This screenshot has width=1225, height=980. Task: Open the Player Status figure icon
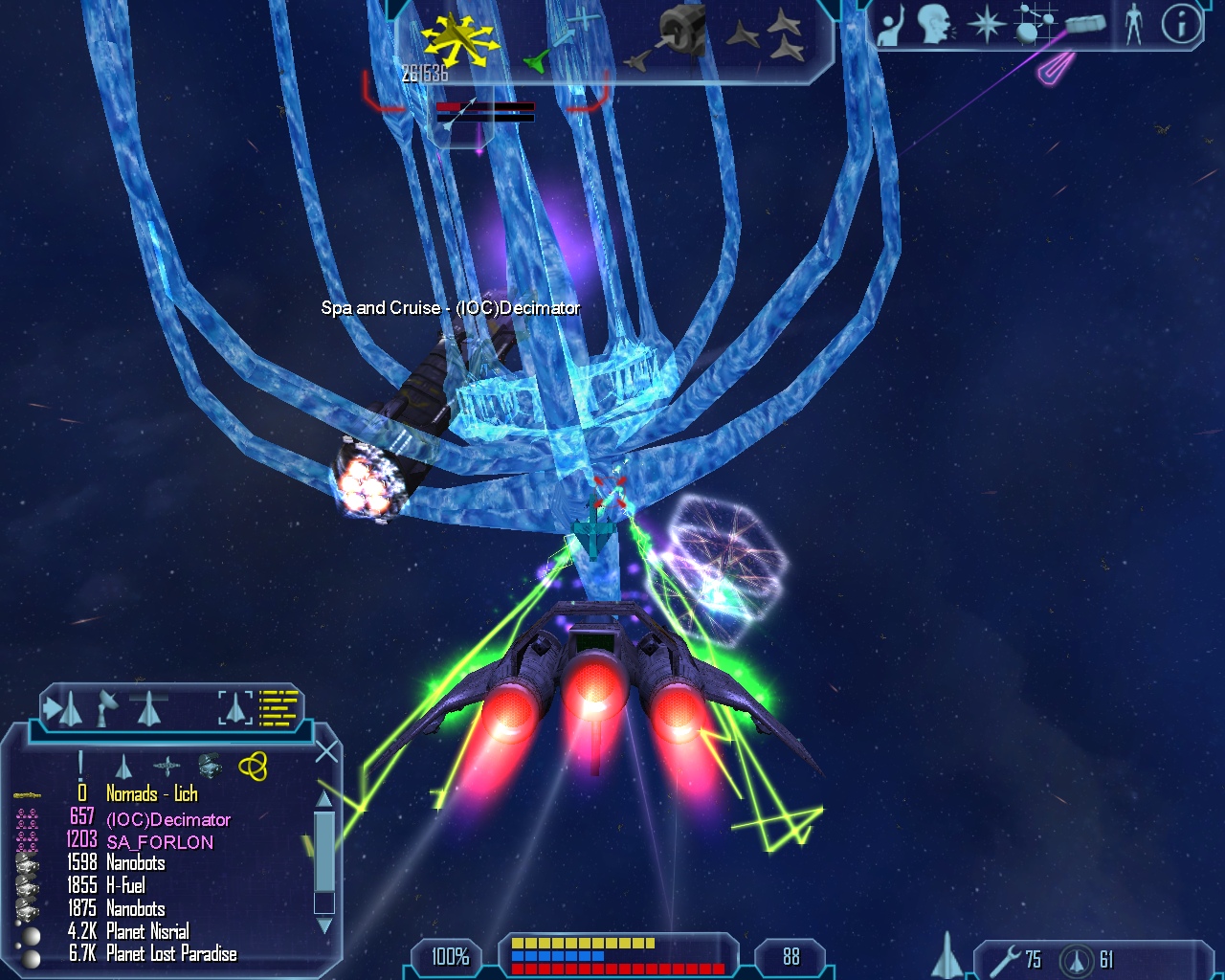pyautogui.click(x=1134, y=24)
